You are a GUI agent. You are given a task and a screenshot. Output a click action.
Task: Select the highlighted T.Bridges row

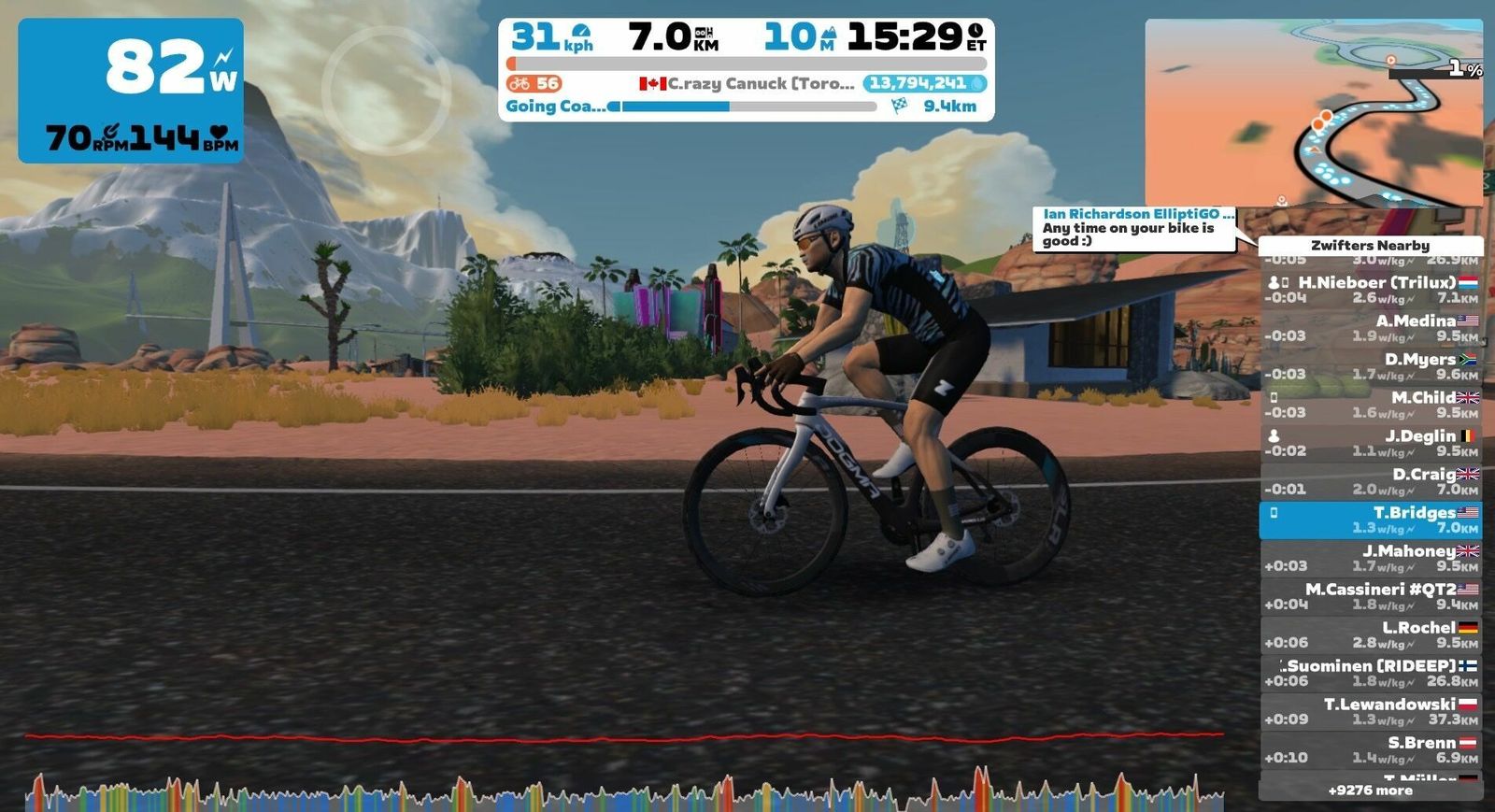1370,520
